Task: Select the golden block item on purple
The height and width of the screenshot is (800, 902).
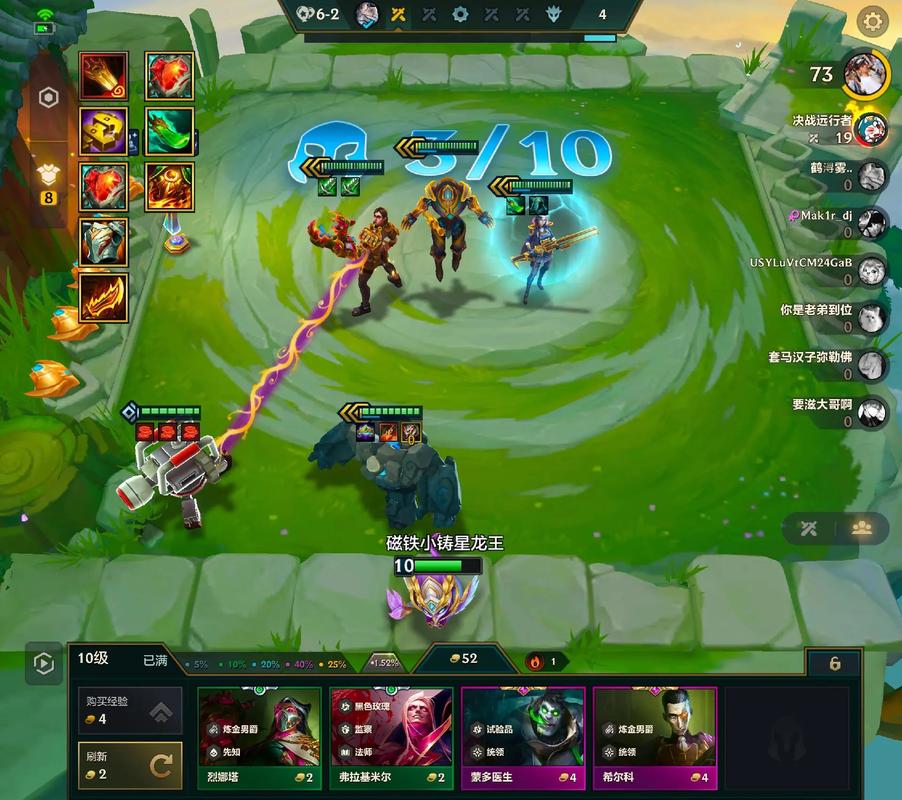Action: tap(104, 131)
